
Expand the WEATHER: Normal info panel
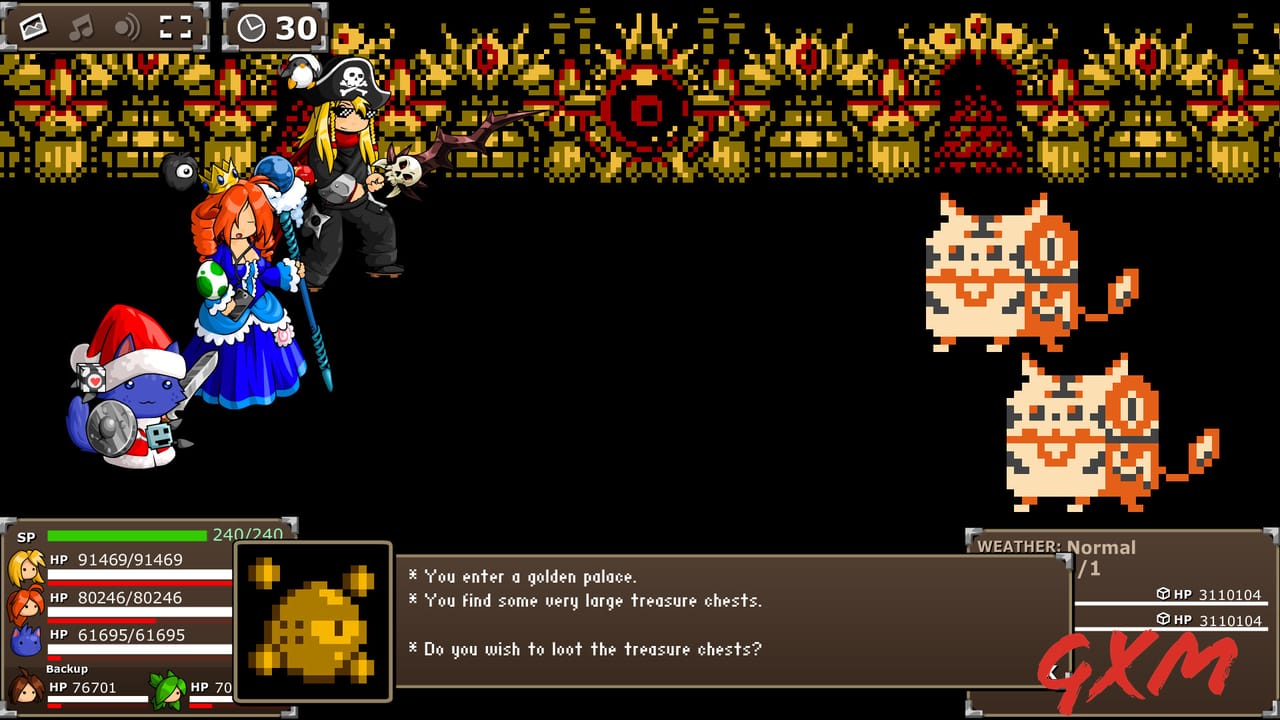tap(1055, 547)
